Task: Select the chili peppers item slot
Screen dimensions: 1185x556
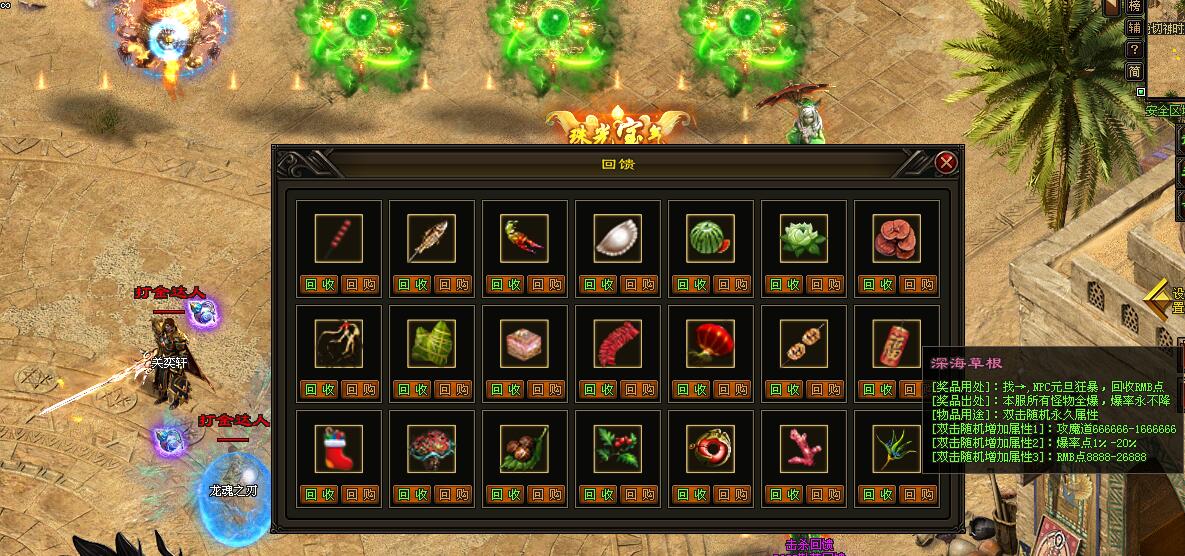Action: (525, 239)
